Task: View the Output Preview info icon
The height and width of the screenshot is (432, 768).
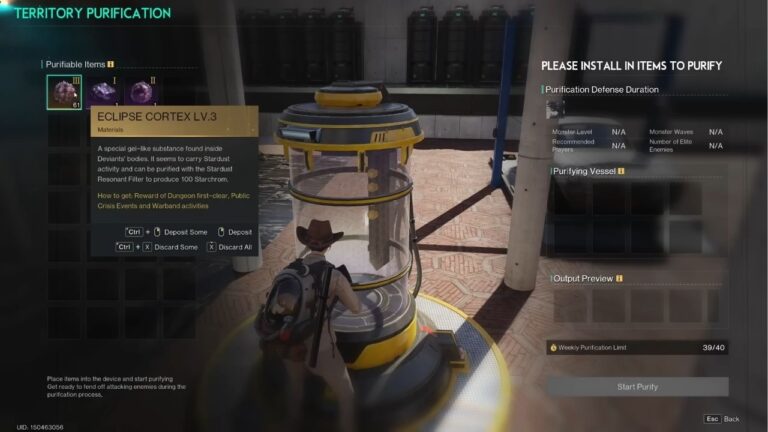Action: point(619,278)
